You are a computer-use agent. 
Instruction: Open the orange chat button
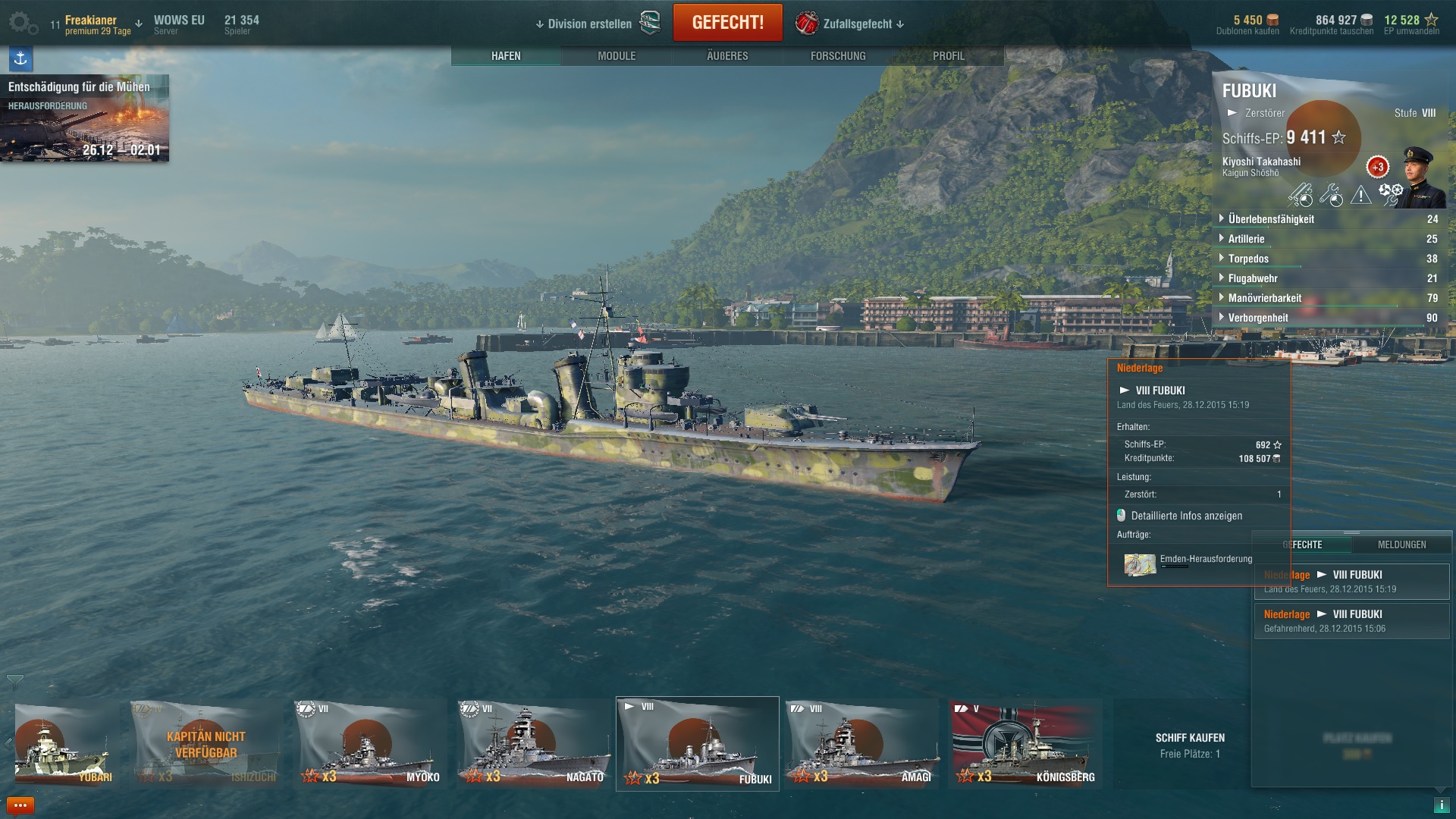[x=20, y=805]
